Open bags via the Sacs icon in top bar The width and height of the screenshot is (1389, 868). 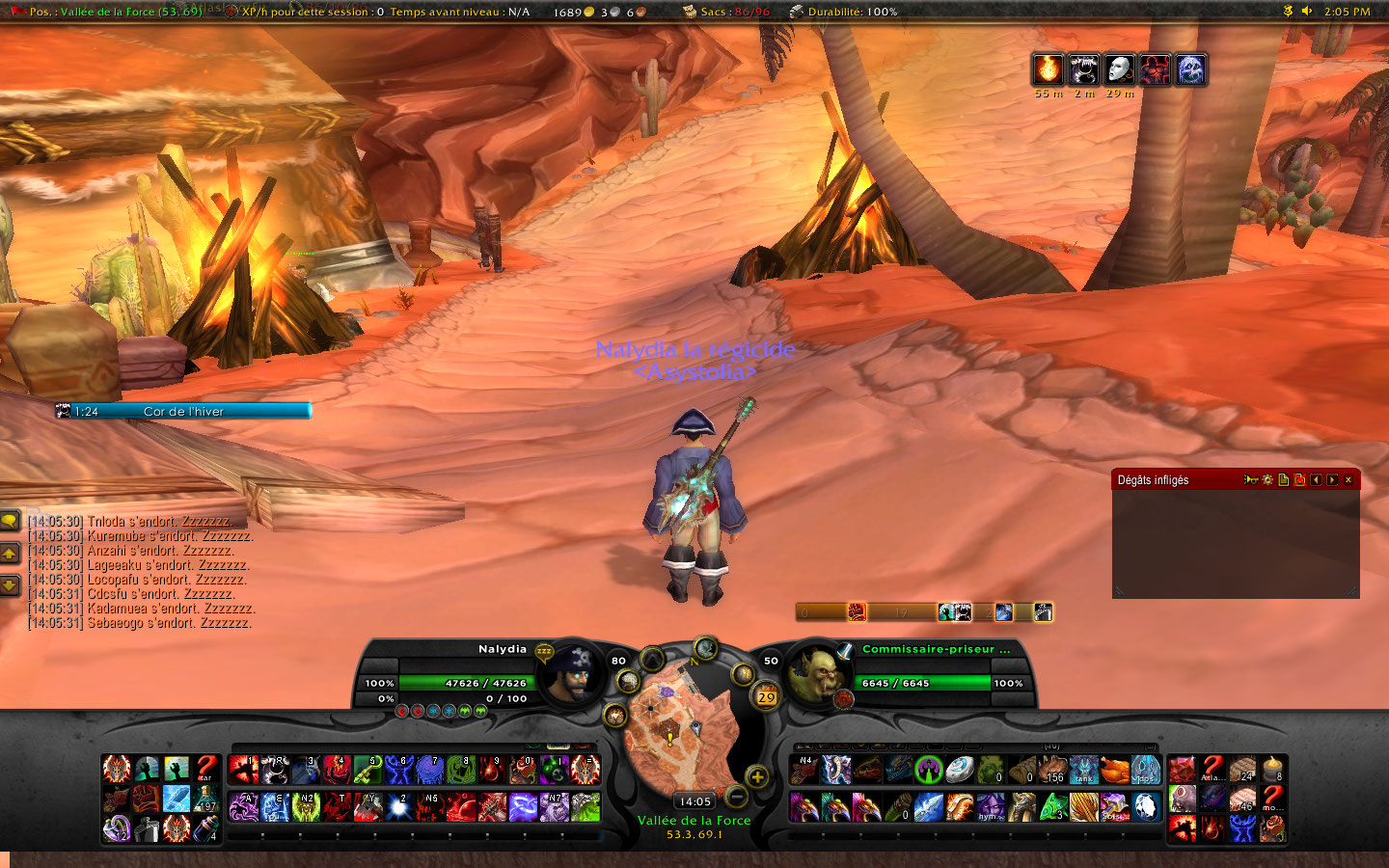click(689, 13)
